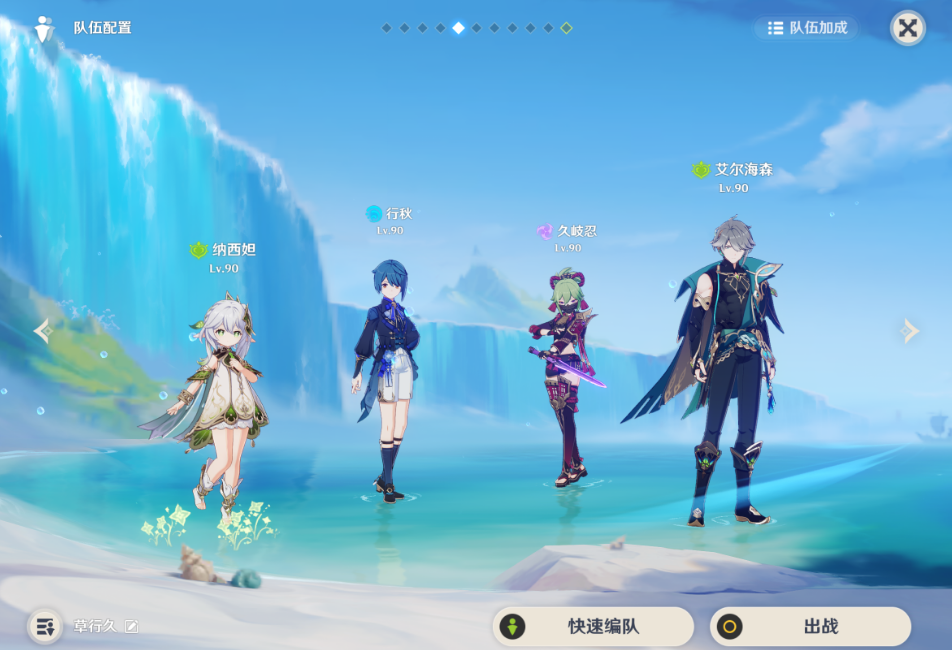The width and height of the screenshot is (952, 650).
Task: Select the 行秋 party slot
Action: point(386,370)
